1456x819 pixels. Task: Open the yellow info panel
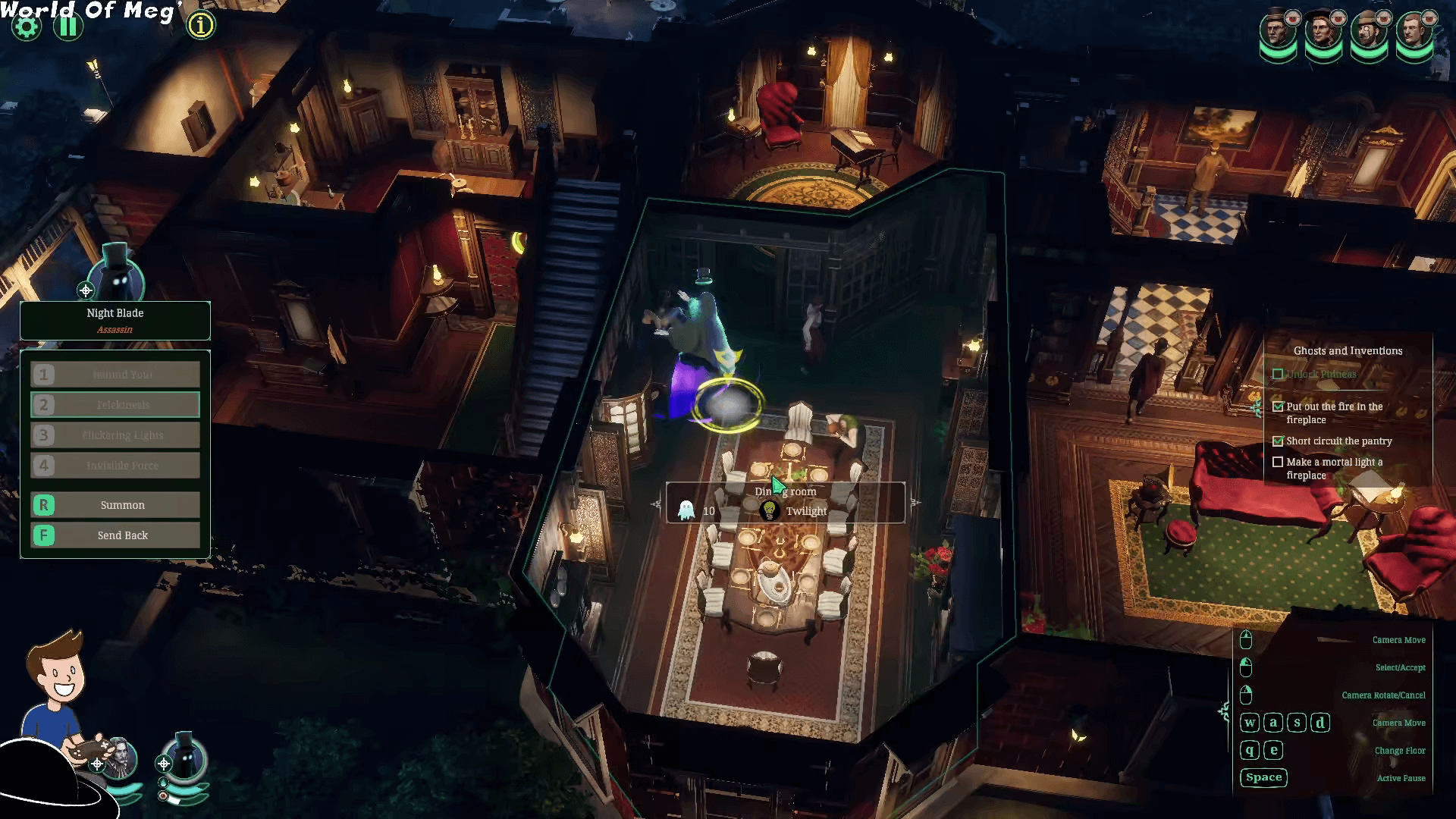point(201,26)
